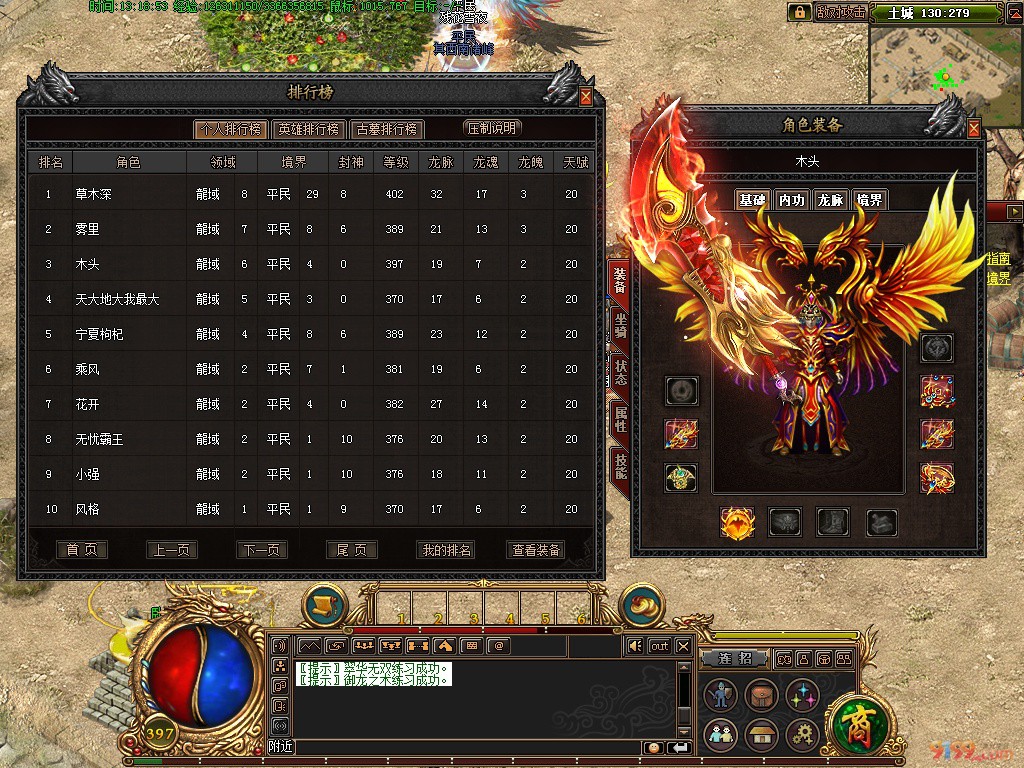Open the minimap in the corner
Screen dimensions: 1024x768
pos(945,65)
